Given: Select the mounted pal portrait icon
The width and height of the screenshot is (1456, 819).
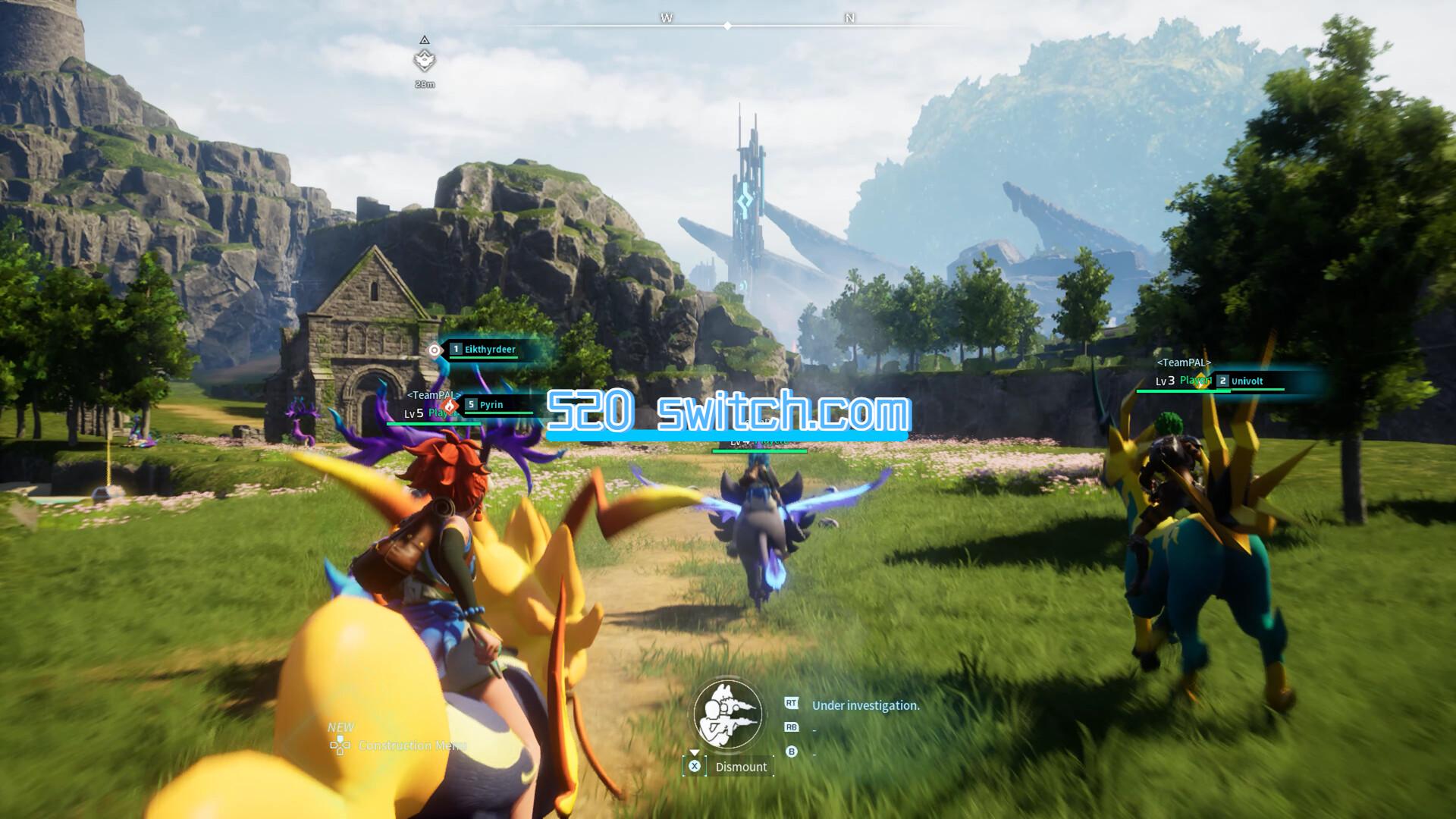Looking at the screenshot, I should pos(728,714).
